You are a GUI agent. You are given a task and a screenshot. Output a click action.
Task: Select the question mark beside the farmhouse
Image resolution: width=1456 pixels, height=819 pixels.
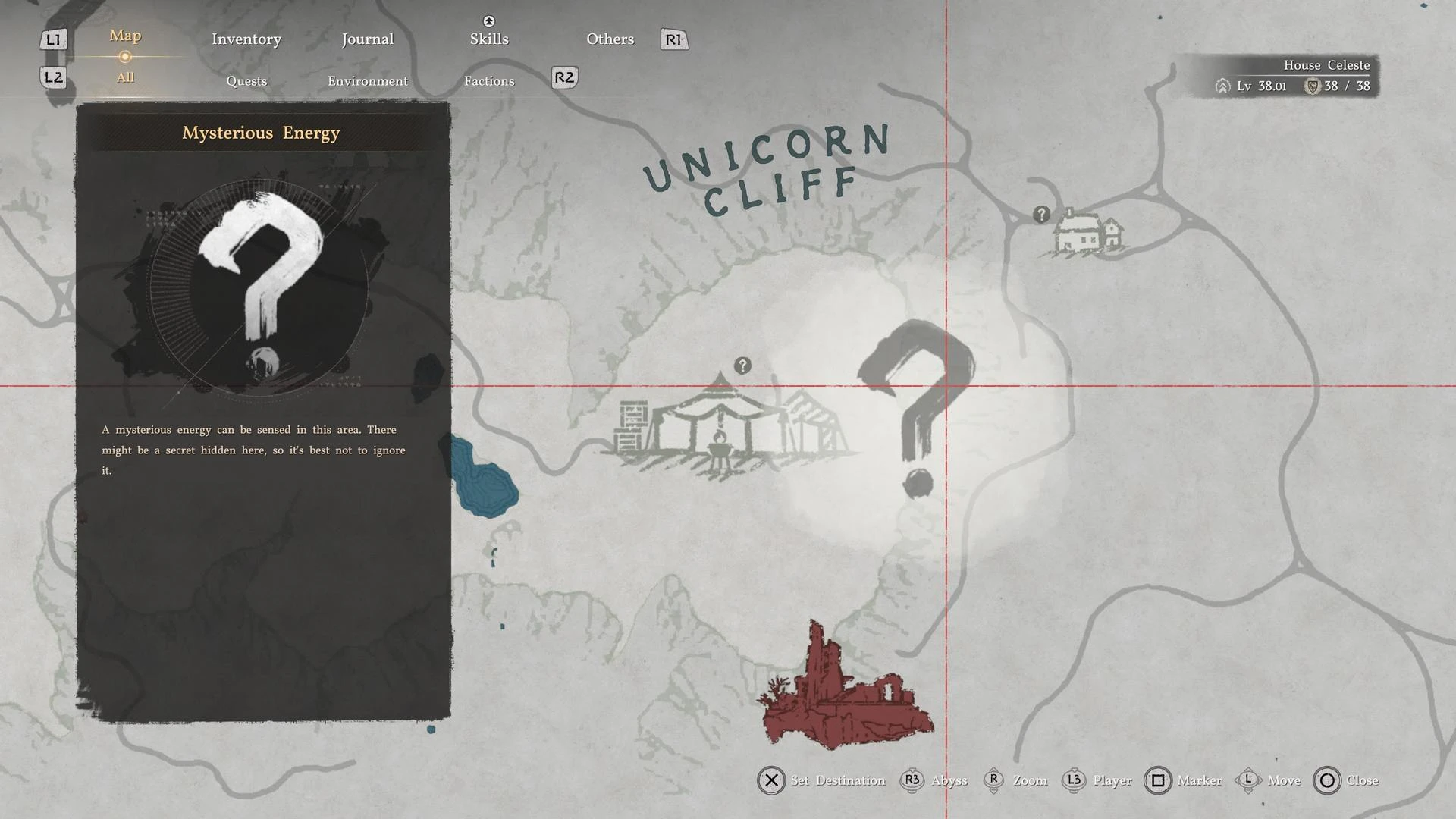(1041, 215)
